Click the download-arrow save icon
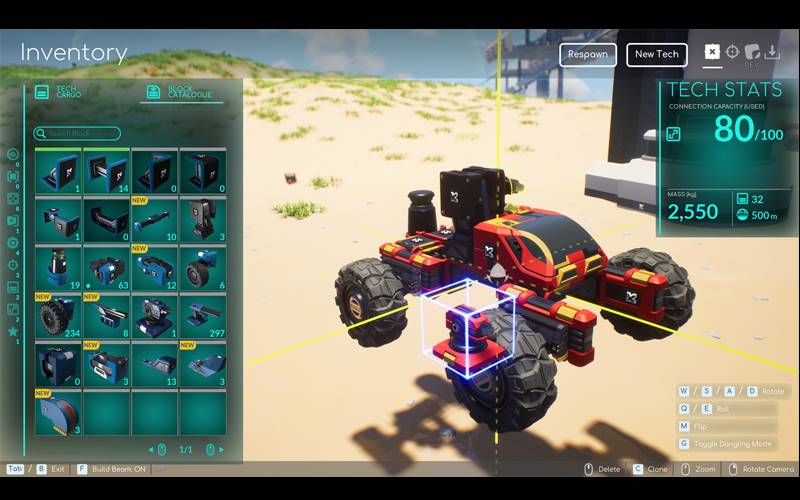The image size is (800, 500). pos(772,52)
